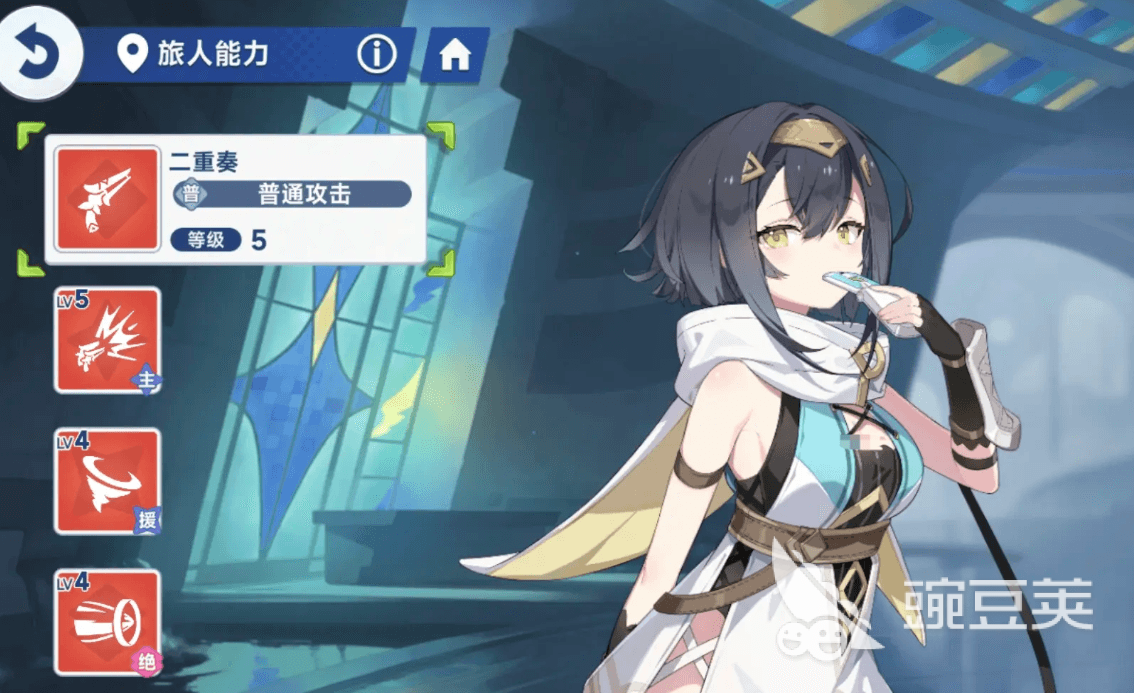
Task: Return to the home screen
Action: coord(455,56)
